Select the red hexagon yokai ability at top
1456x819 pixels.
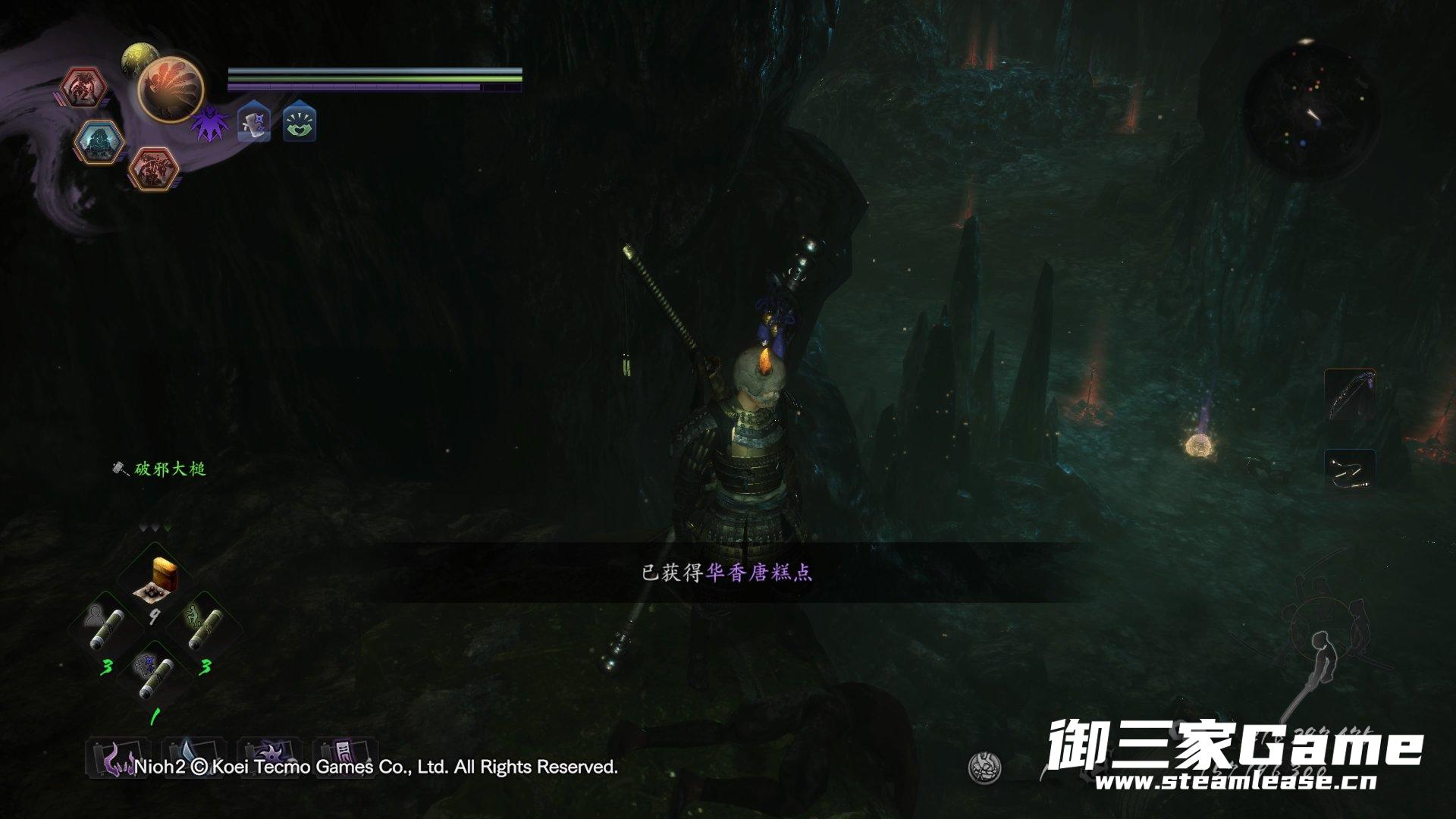pos(84,88)
